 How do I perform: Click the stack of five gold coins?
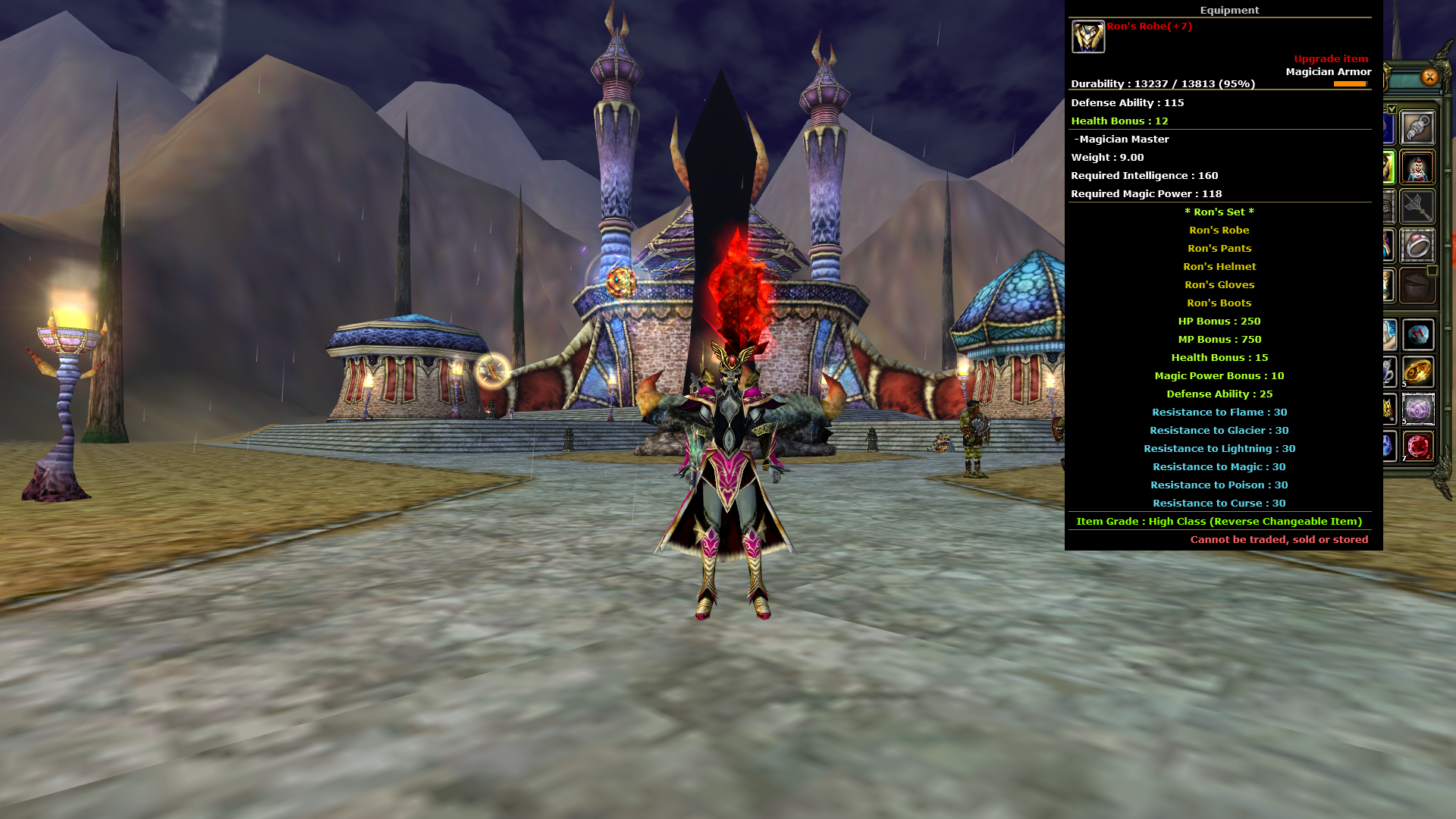pyautogui.click(x=1420, y=372)
